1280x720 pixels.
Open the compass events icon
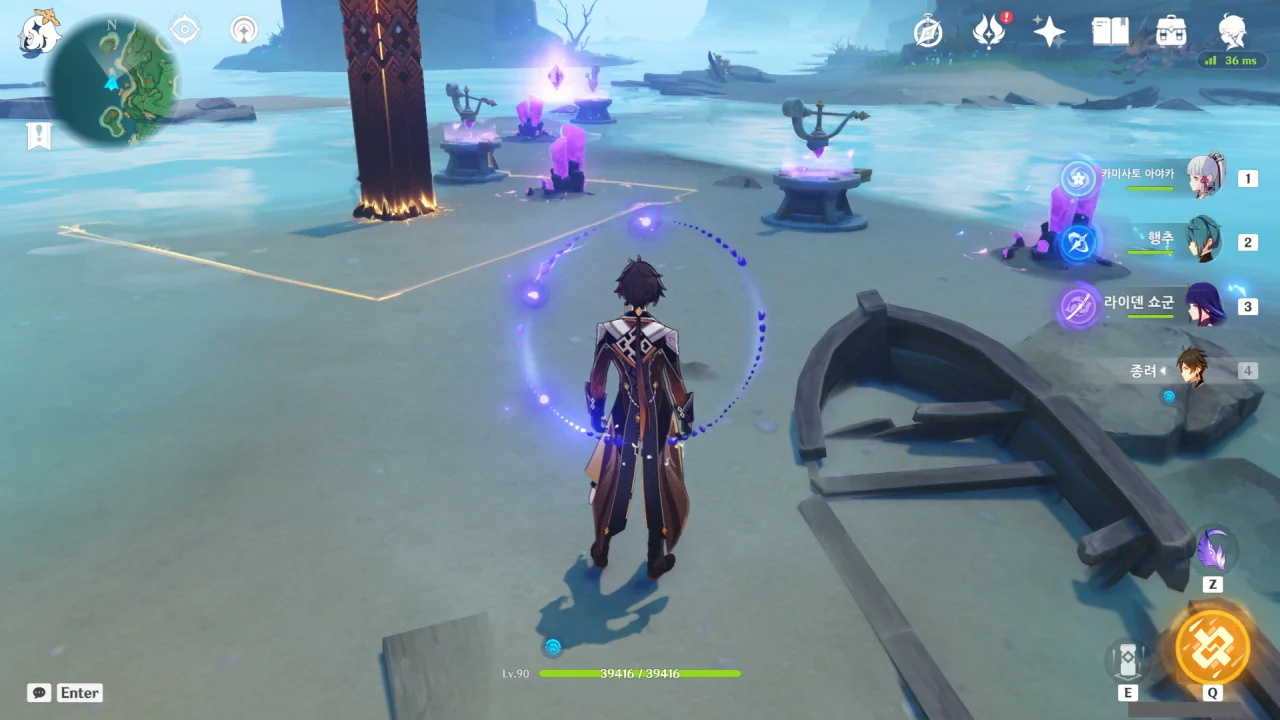(928, 32)
